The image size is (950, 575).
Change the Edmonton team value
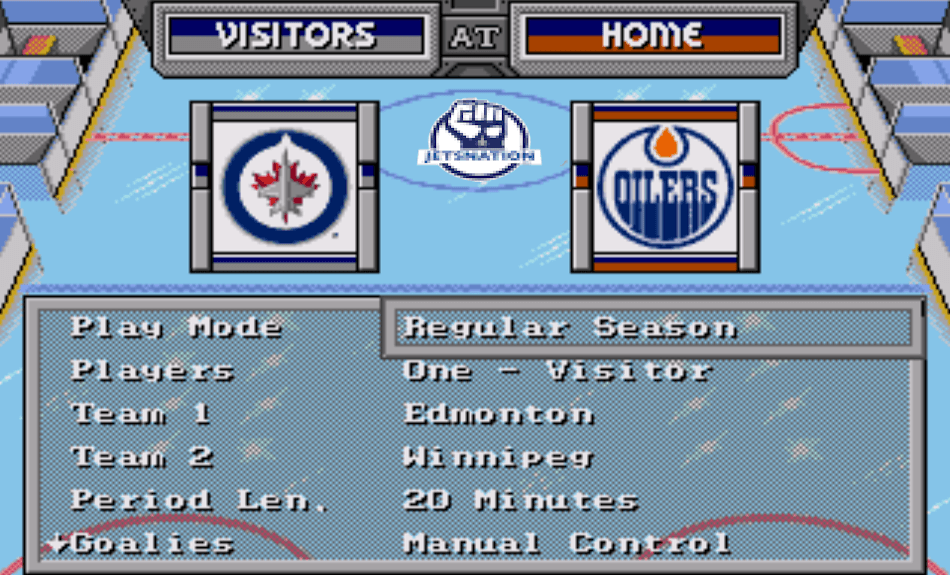498,414
